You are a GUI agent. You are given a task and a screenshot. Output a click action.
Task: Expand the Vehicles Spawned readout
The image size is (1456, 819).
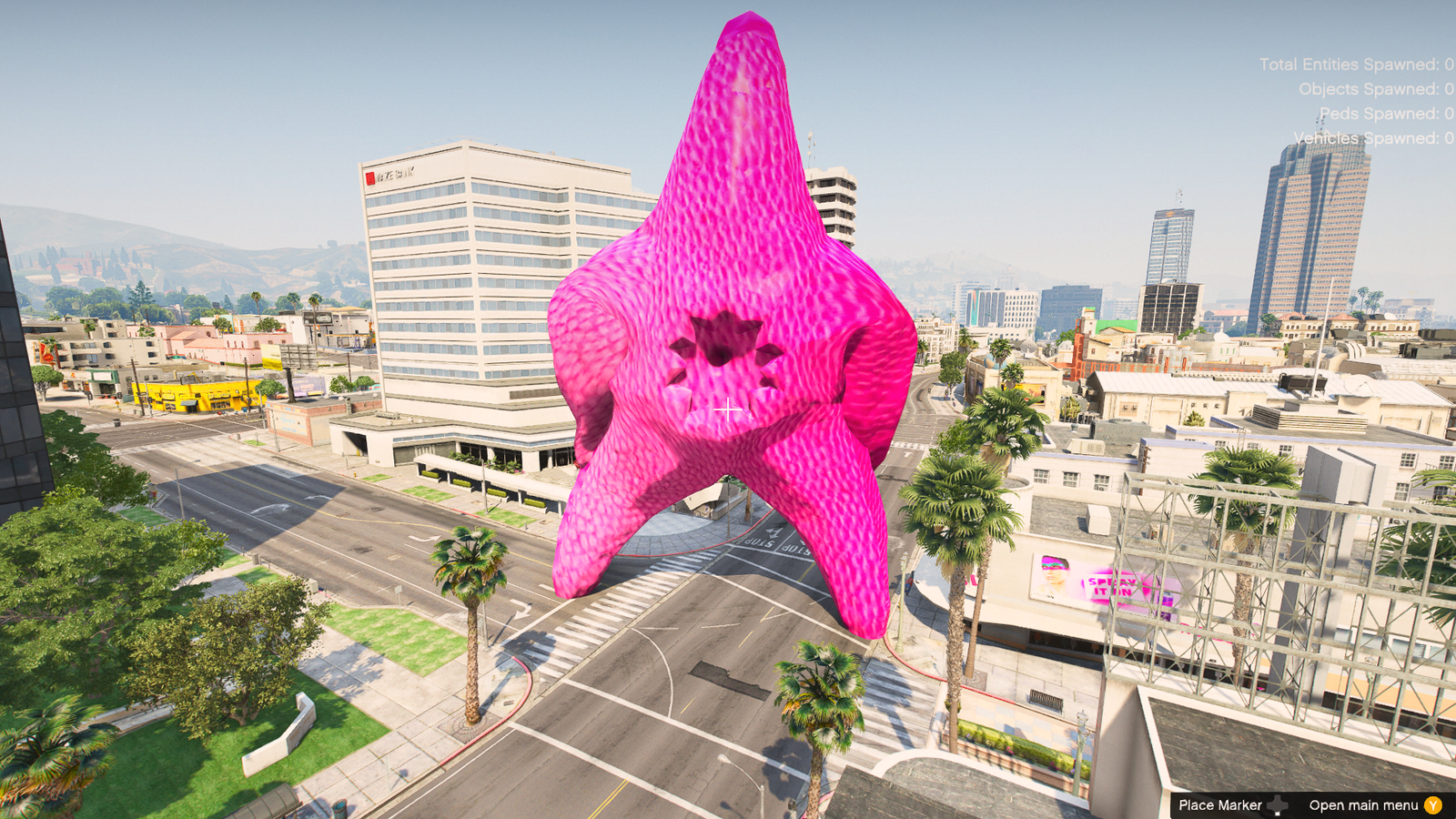coord(1372,138)
